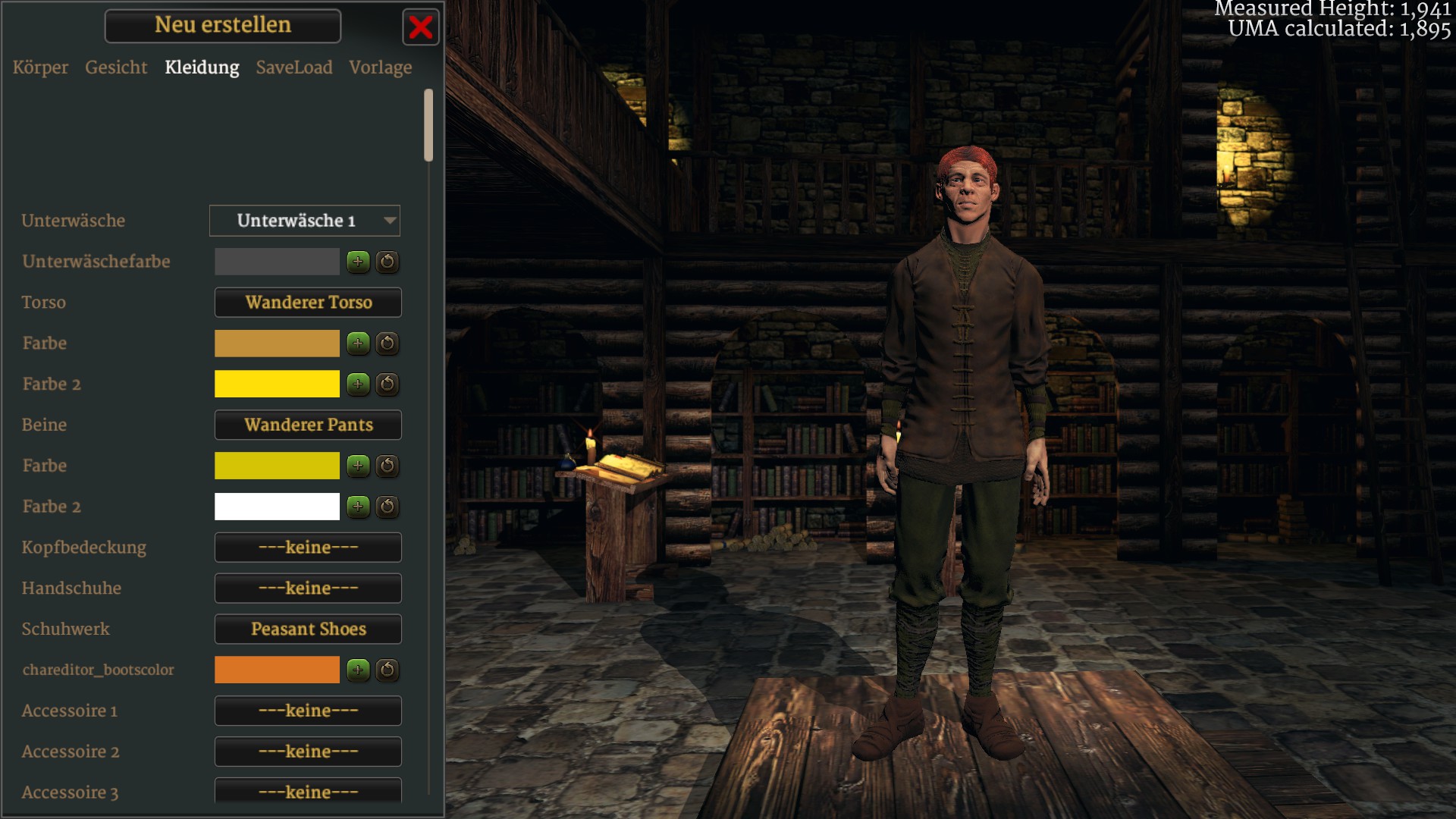Open the Vorlage tab
Screen dimensions: 1456x819
point(381,67)
